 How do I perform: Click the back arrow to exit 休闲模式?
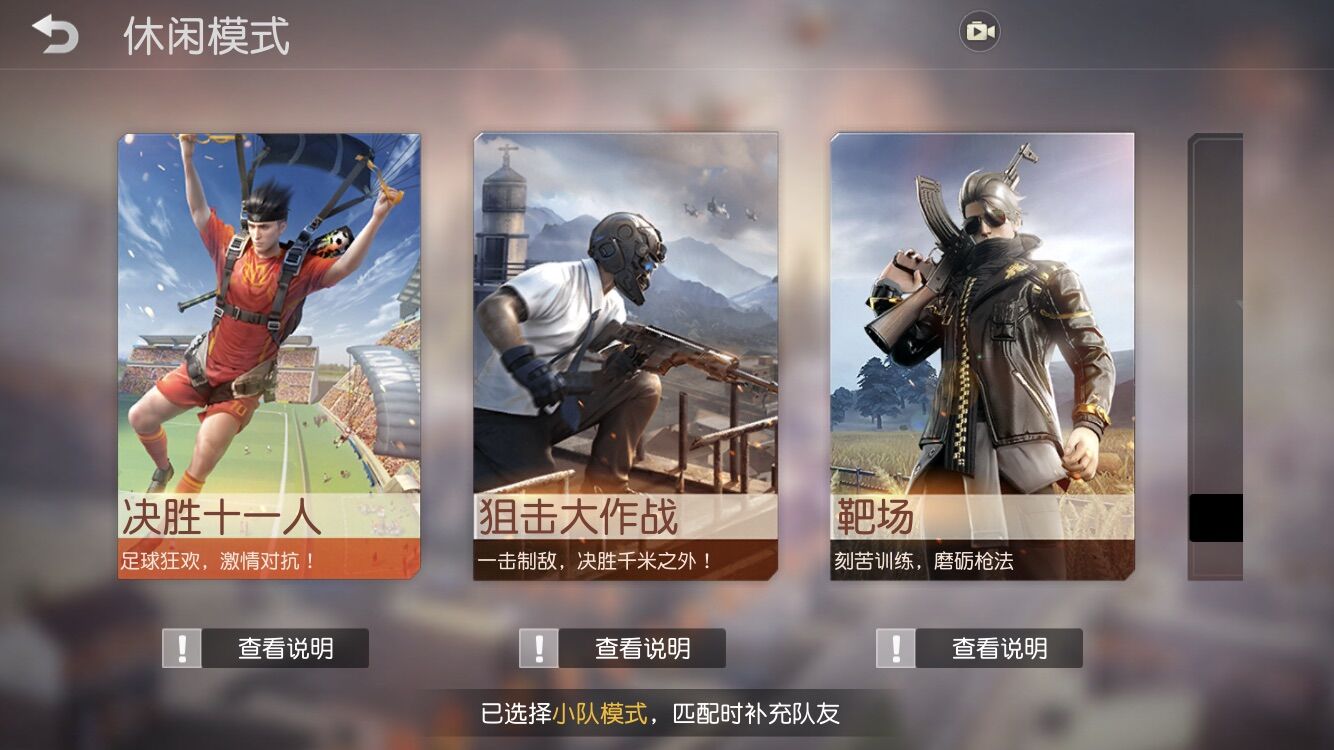tap(55, 35)
